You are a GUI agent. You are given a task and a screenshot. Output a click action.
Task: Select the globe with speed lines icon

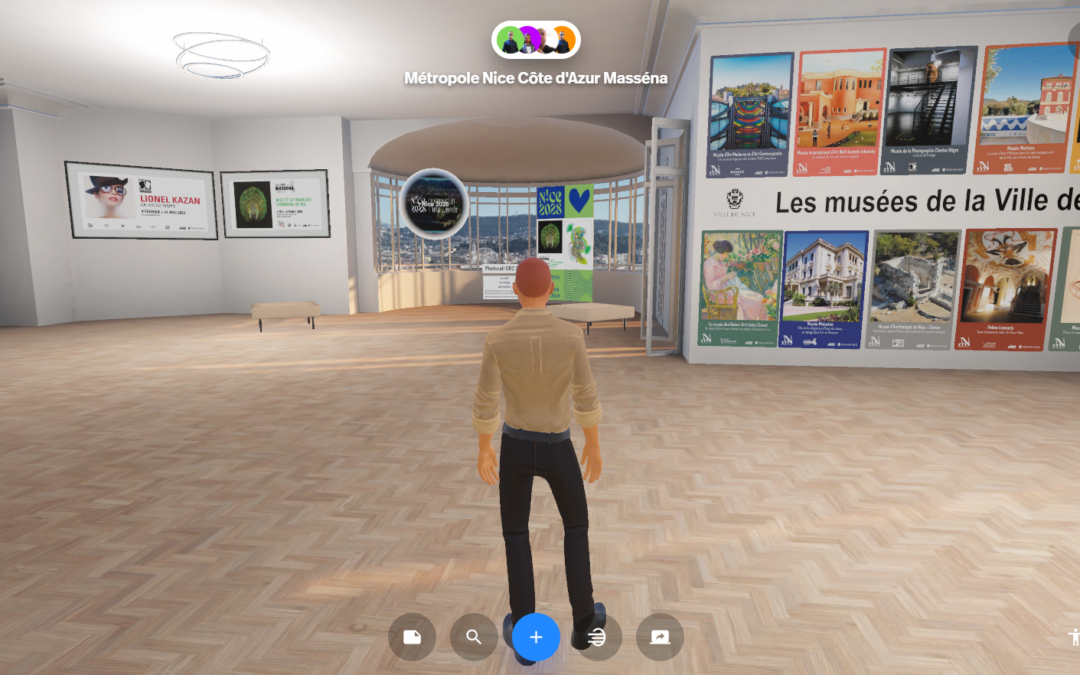click(x=598, y=637)
